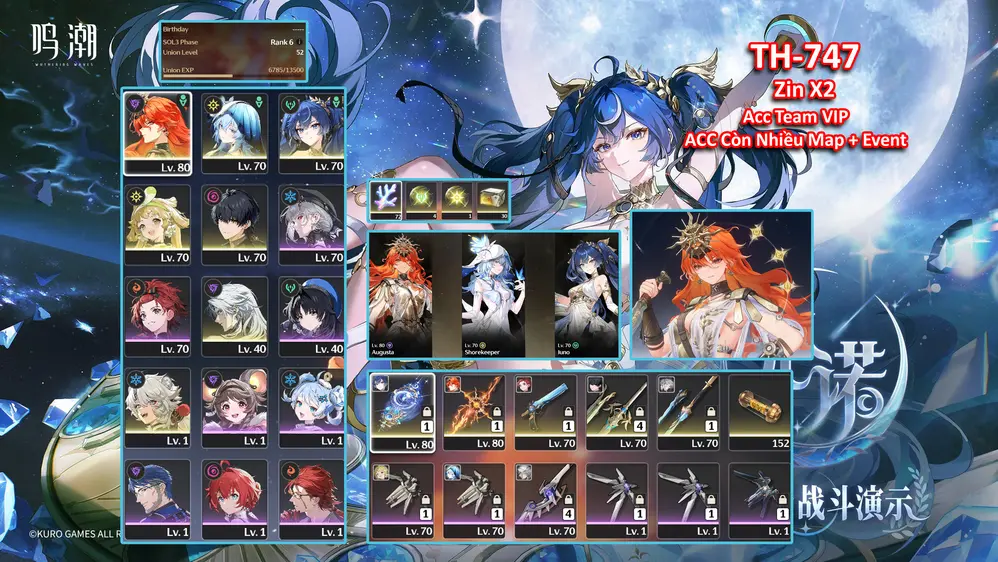Select the golden tube item with 152
This screenshot has width=998, height=562.
pos(761,412)
